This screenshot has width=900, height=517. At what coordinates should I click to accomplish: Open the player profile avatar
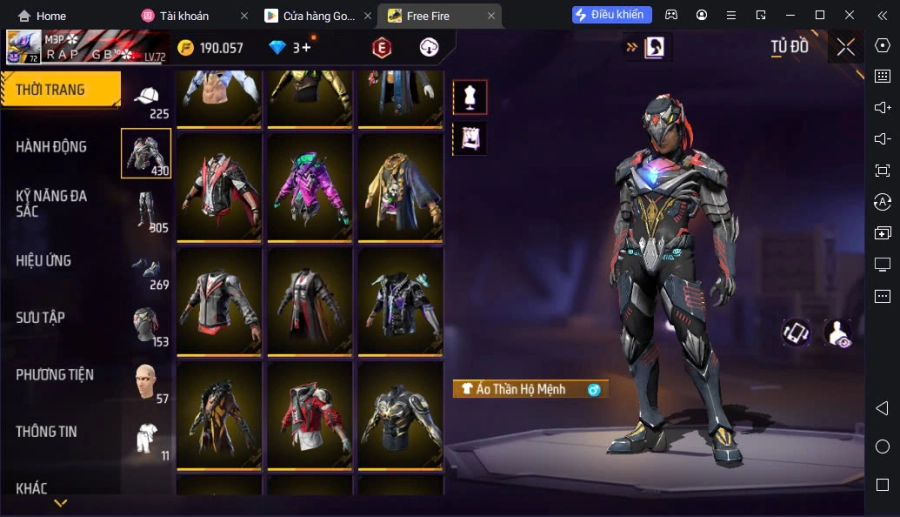pos(24,46)
